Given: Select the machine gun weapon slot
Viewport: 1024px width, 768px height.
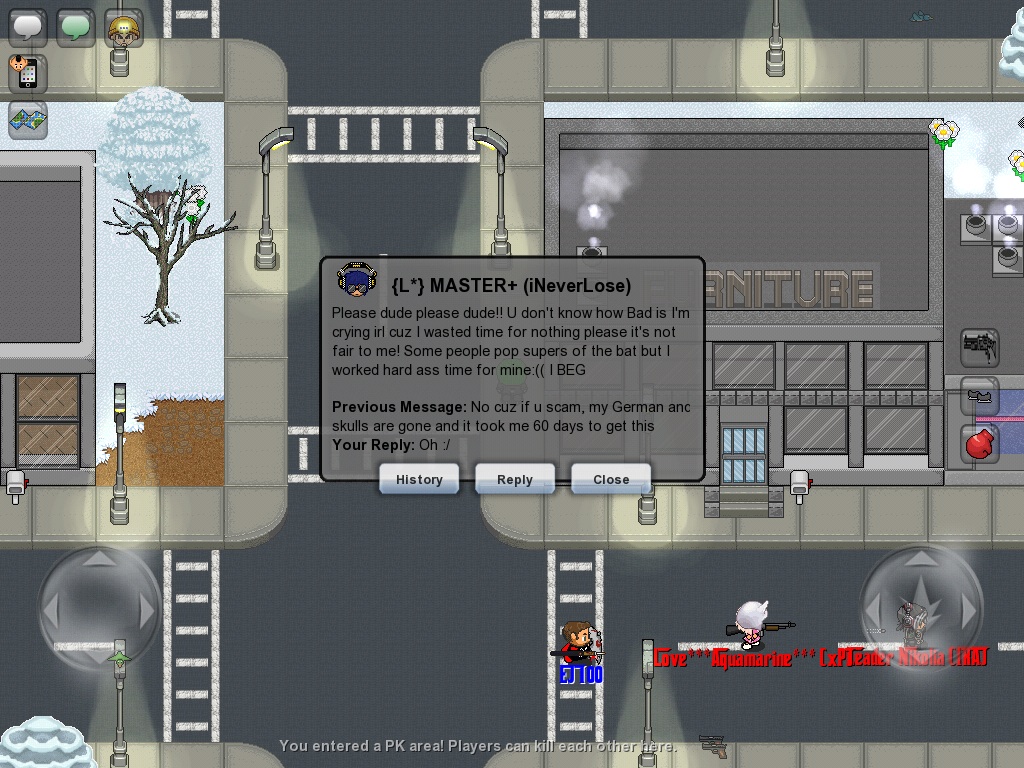Looking at the screenshot, I should point(981,348).
